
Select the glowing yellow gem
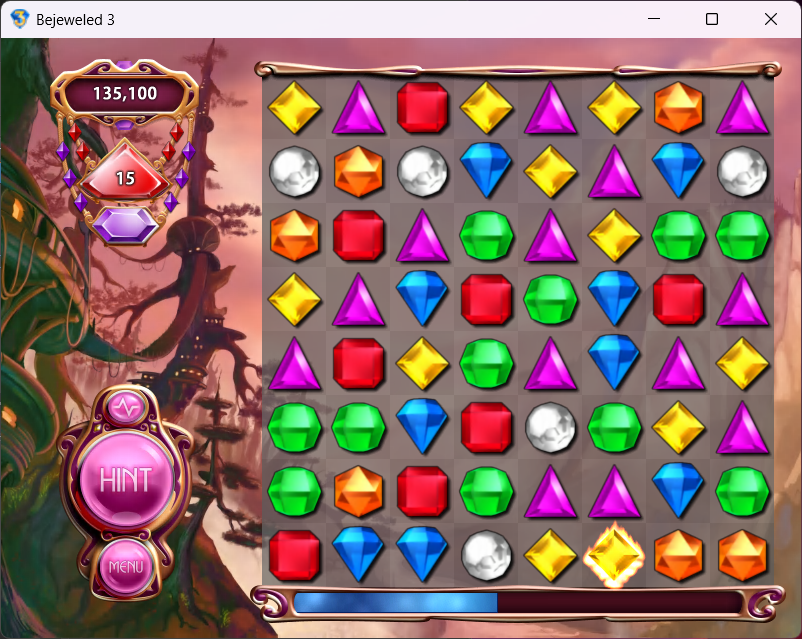point(613,554)
